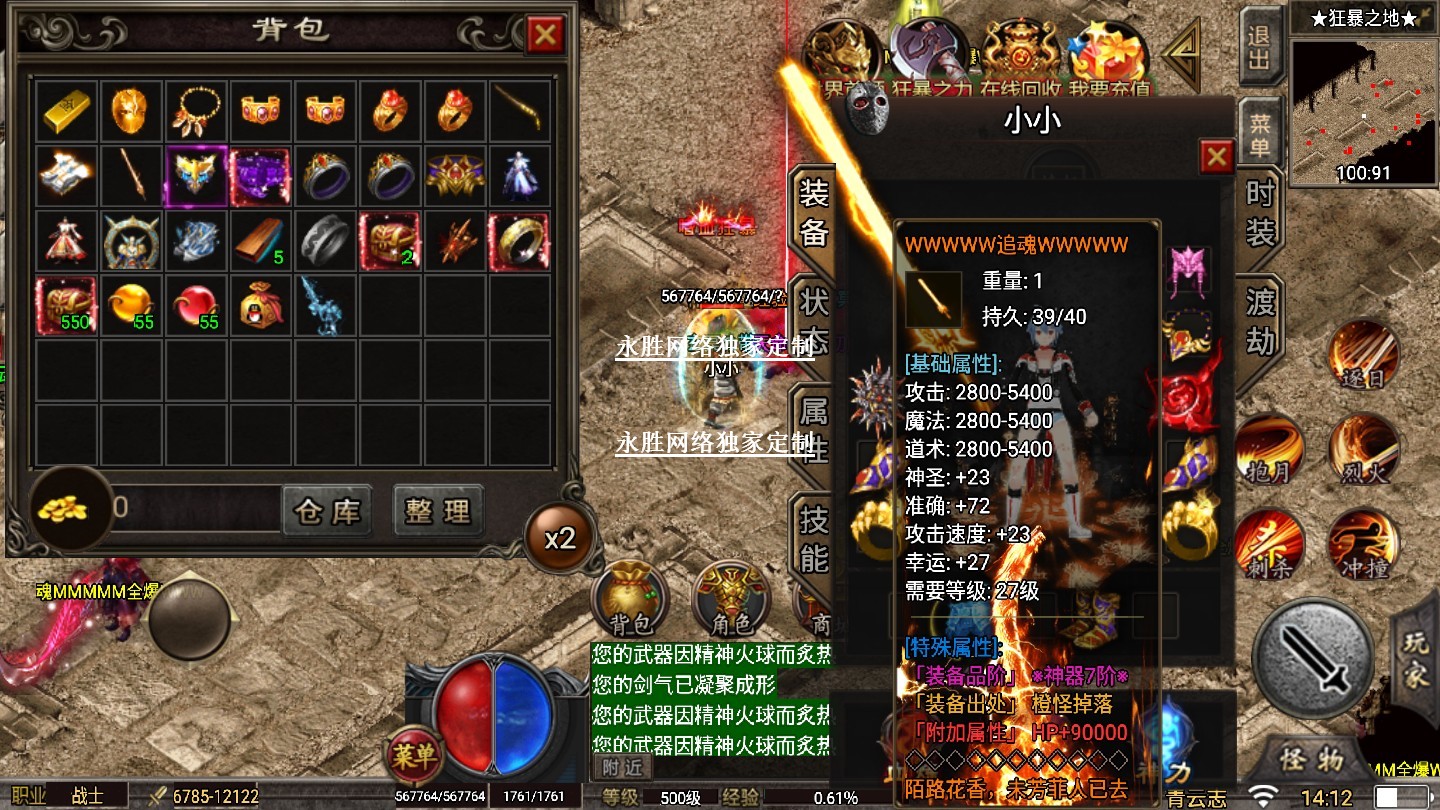Activate the 烈火 skill
Screen dimensions: 1440x810
tap(1363, 450)
